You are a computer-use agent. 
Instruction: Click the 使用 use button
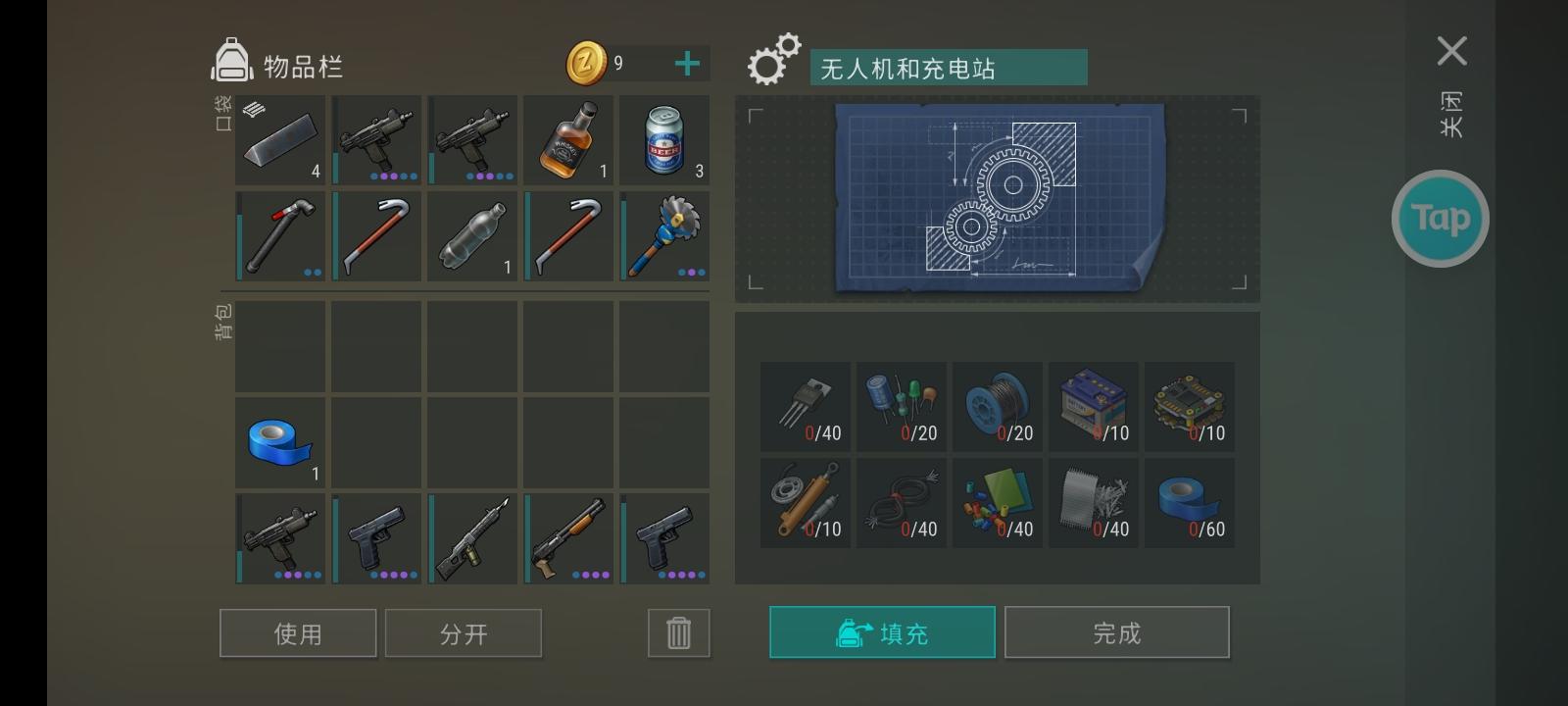pos(298,632)
